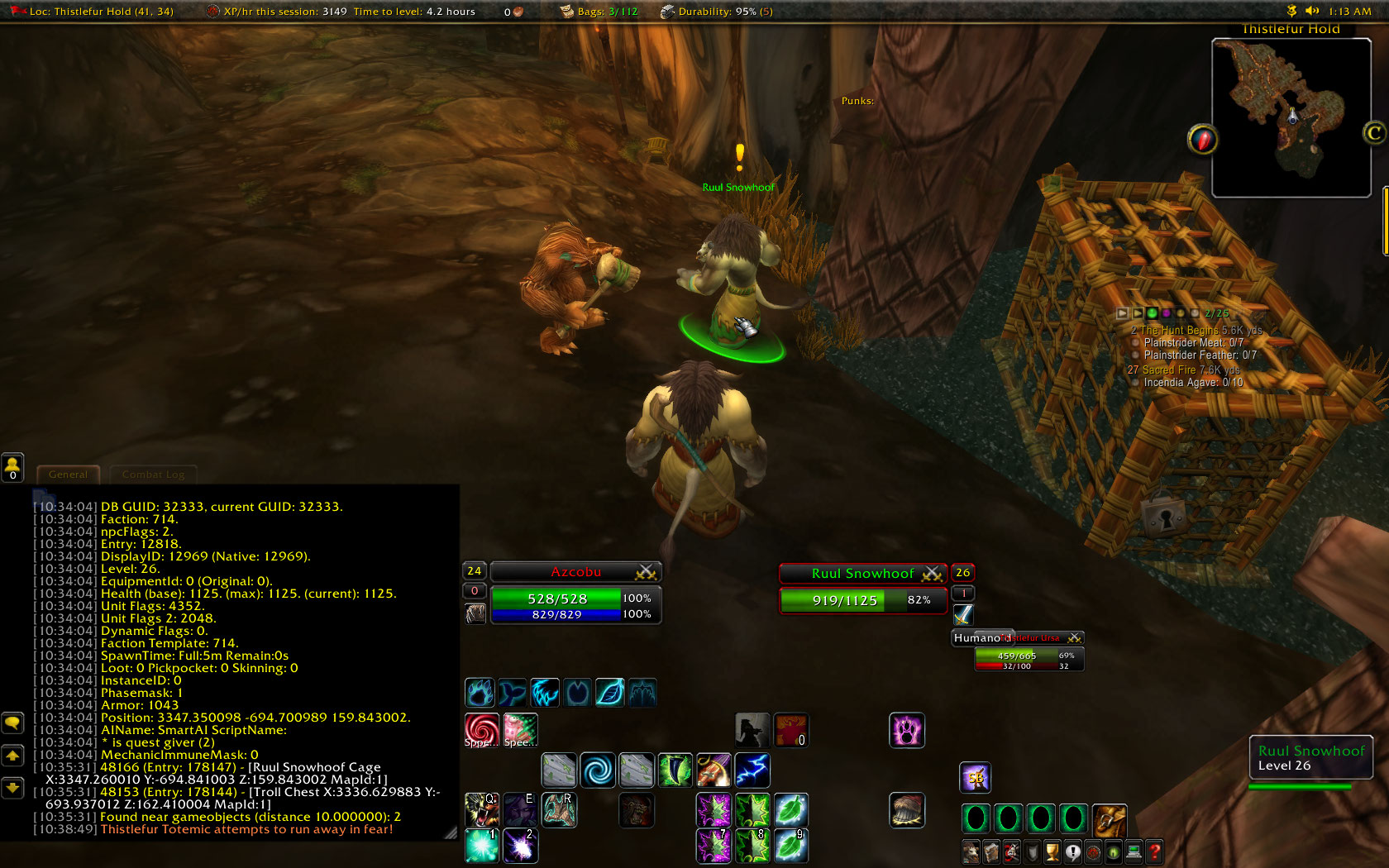Open the Game Menu computer icon
This screenshot has width=1389, height=868.
tap(1133, 851)
